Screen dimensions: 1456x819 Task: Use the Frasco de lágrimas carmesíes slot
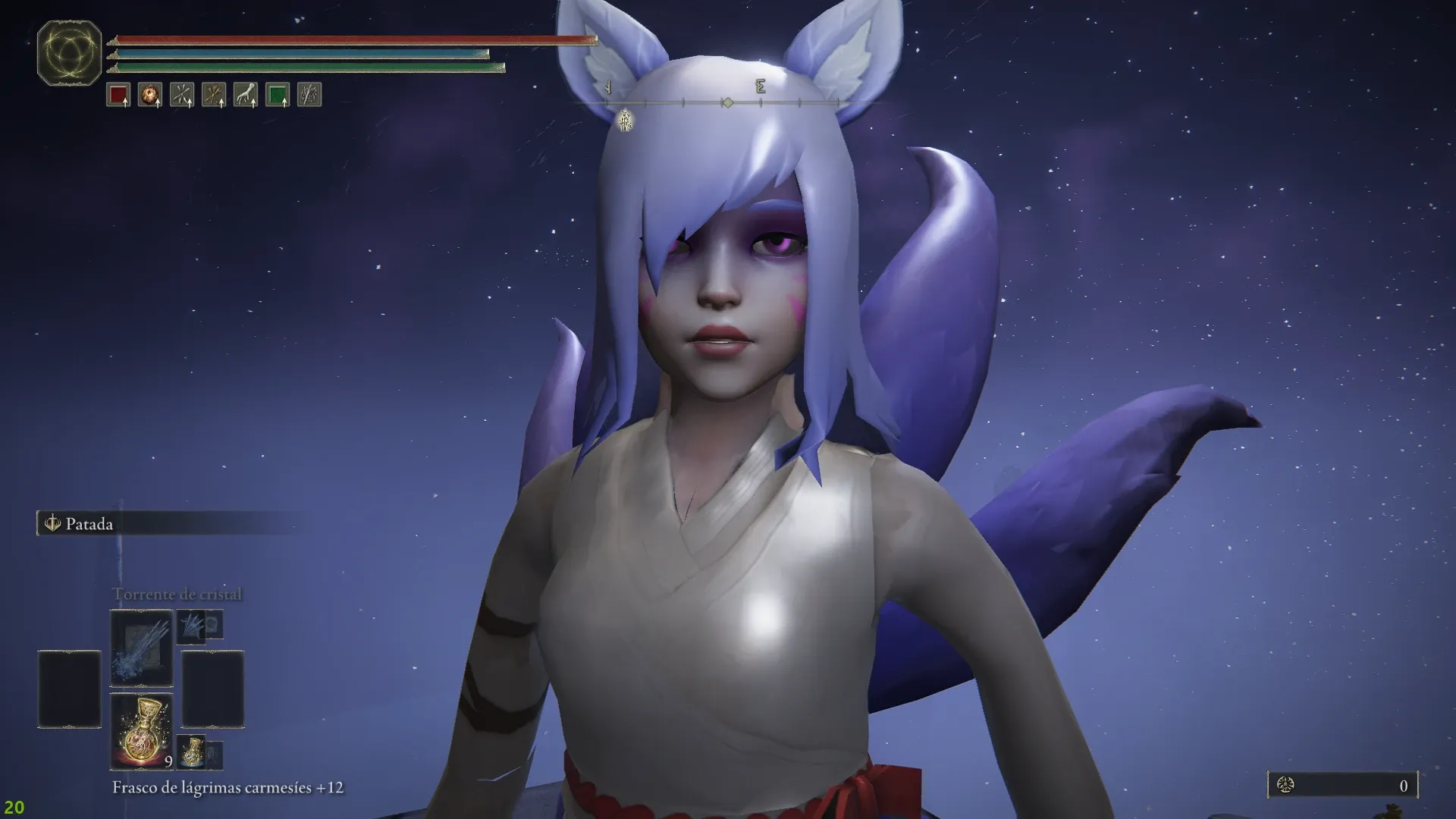(x=142, y=731)
